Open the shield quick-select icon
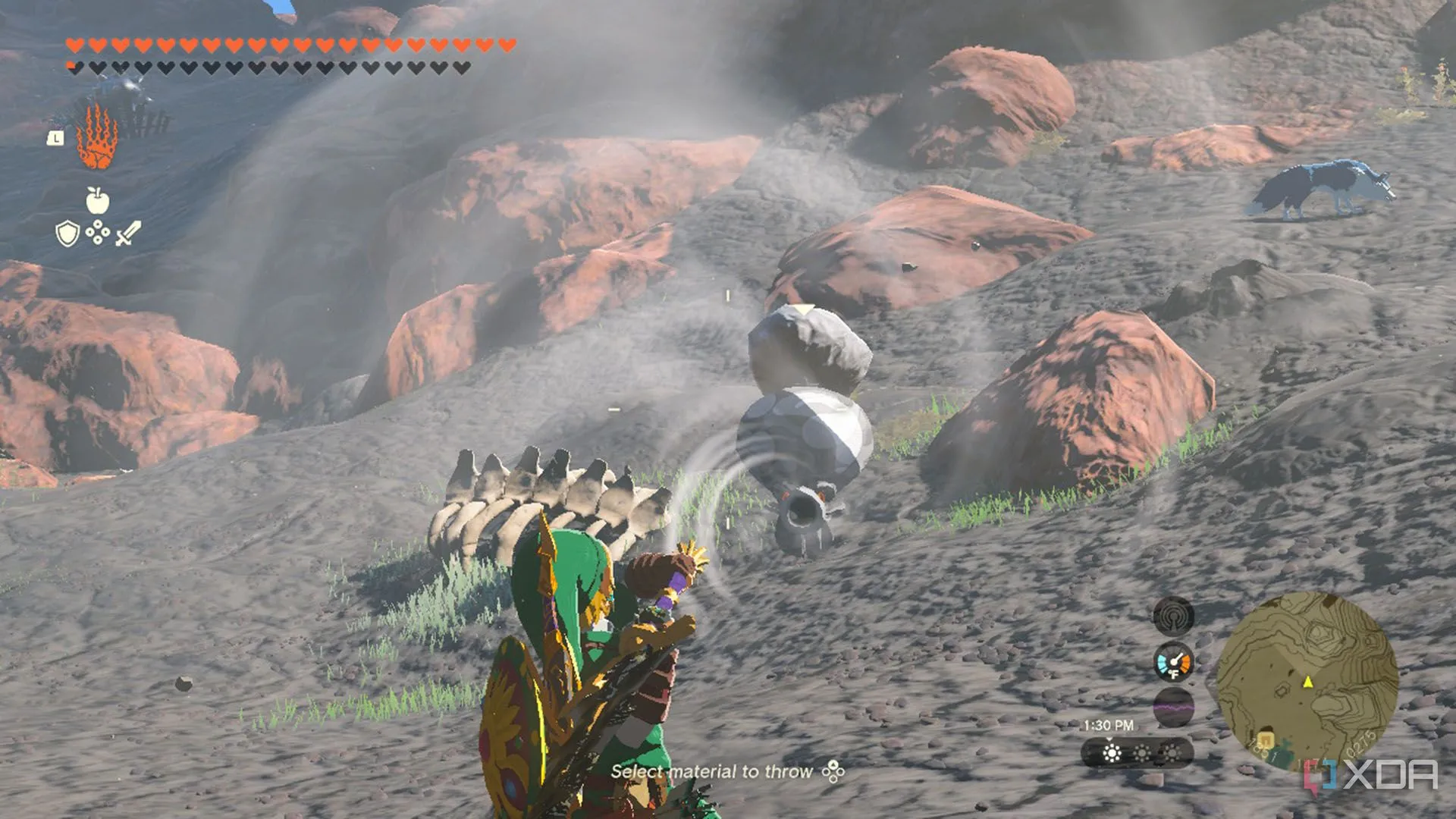This screenshot has height=819, width=1456. click(67, 234)
